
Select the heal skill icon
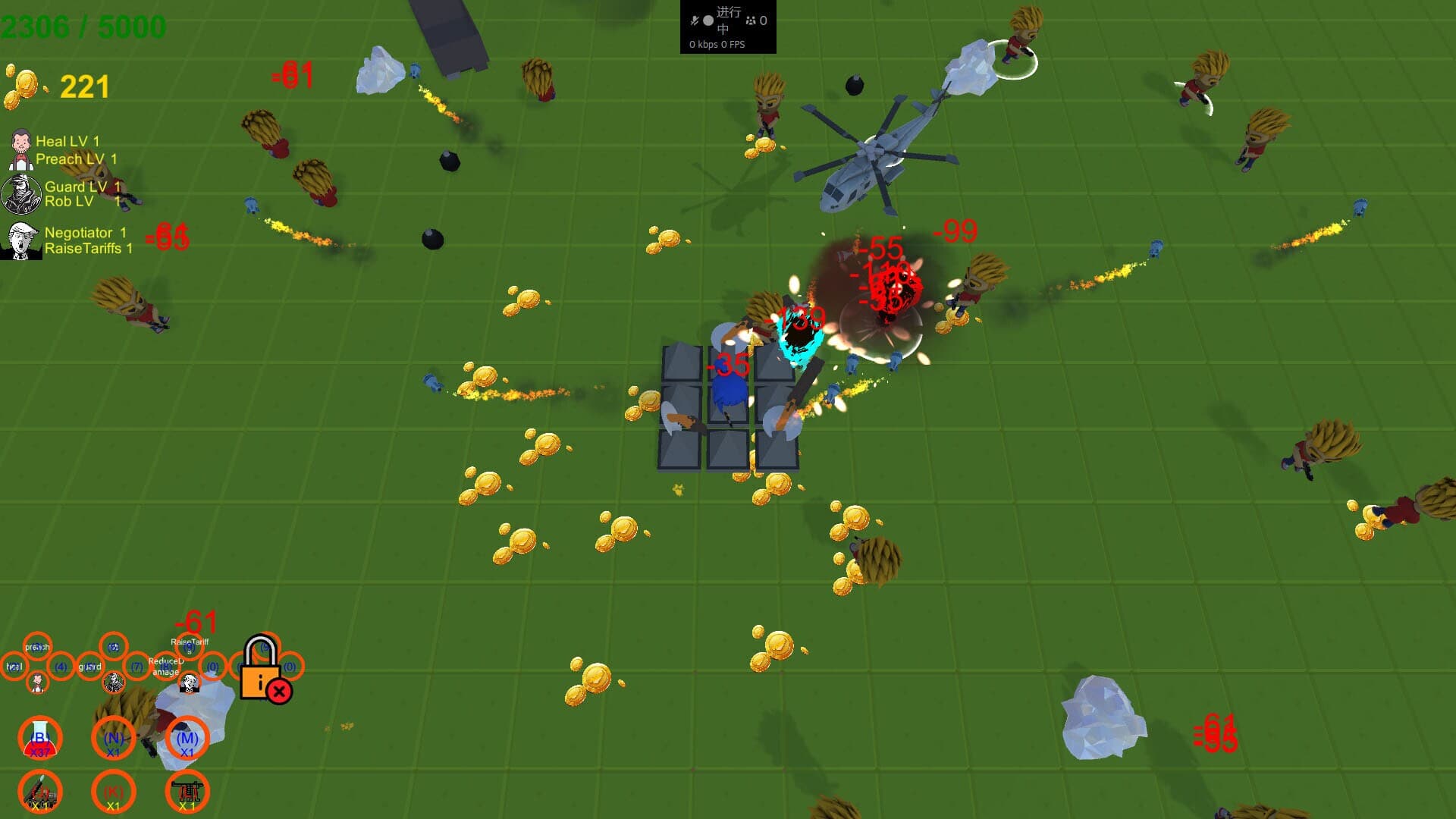coord(15,666)
